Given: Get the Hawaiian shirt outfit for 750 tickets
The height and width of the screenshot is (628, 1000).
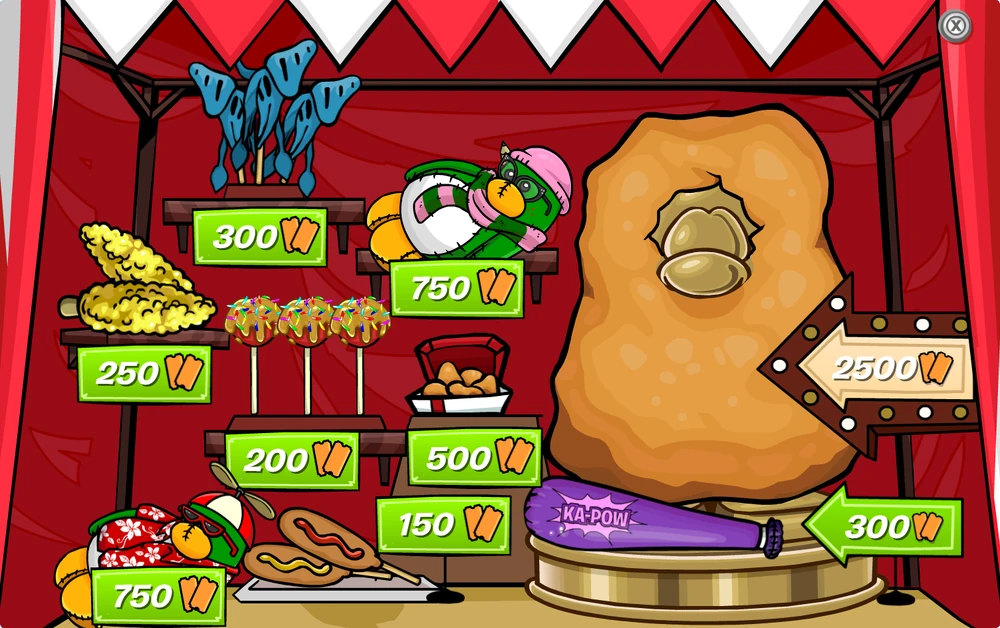Looking at the screenshot, I should point(158,596).
